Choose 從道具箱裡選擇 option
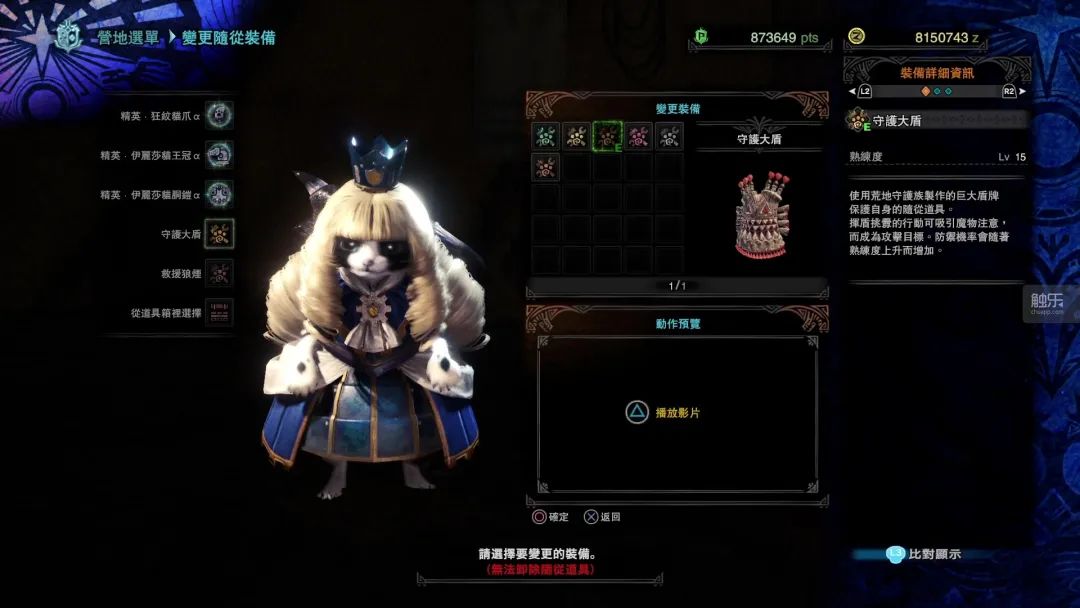The width and height of the screenshot is (1080, 608). (219, 312)
